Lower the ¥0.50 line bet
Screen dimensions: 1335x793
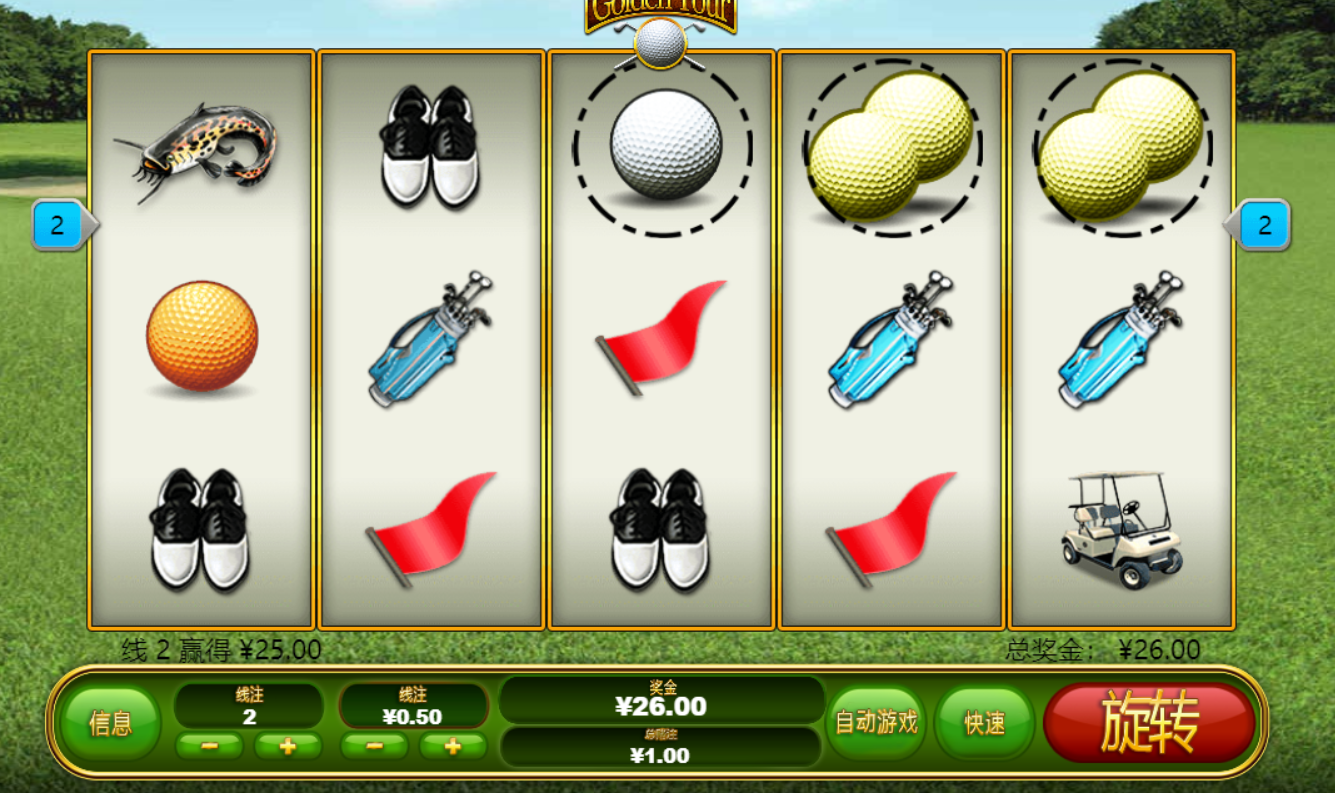click(374, 746)
